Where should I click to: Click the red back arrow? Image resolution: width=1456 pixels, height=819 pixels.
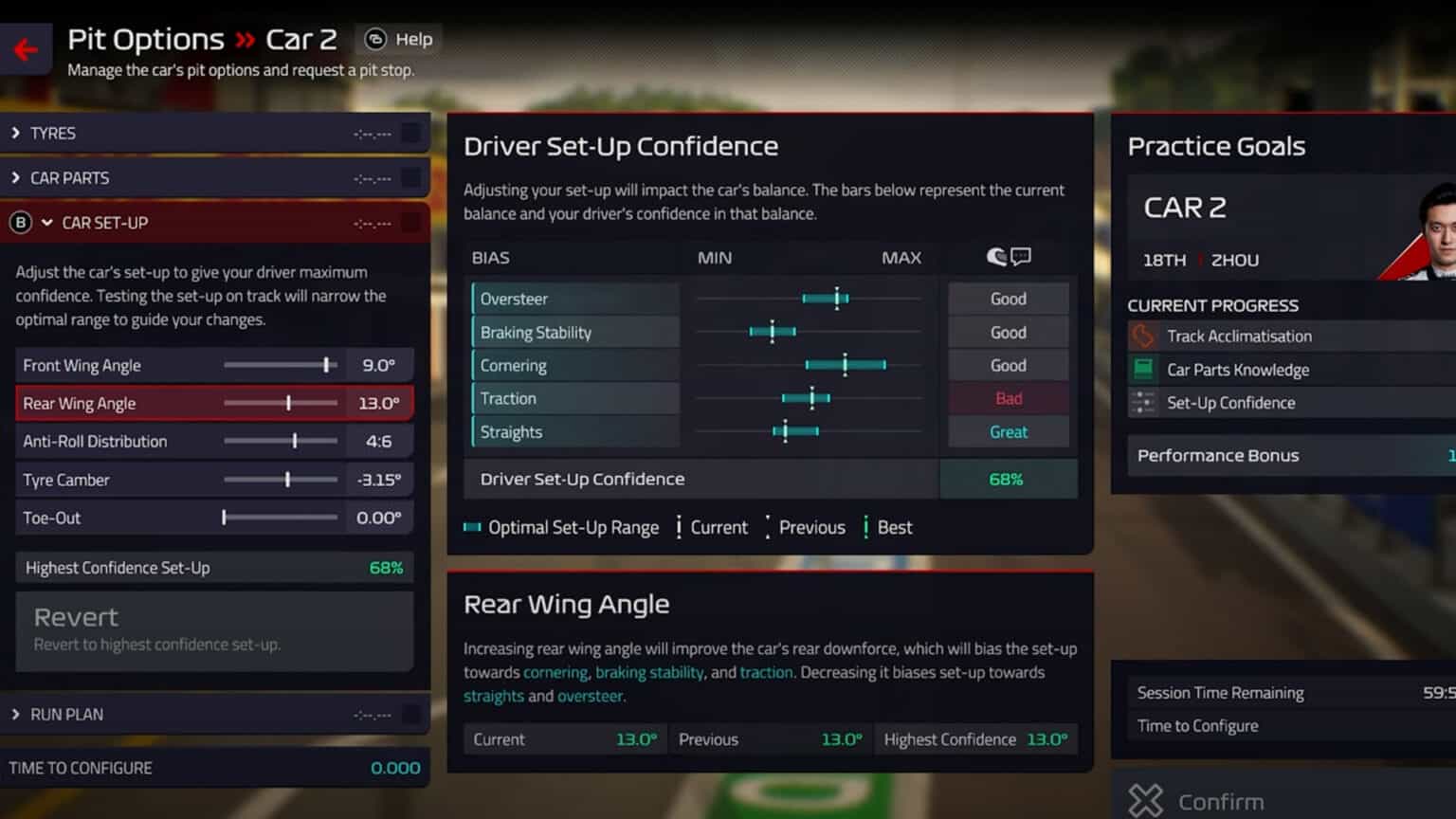click(x=25, y=49)
